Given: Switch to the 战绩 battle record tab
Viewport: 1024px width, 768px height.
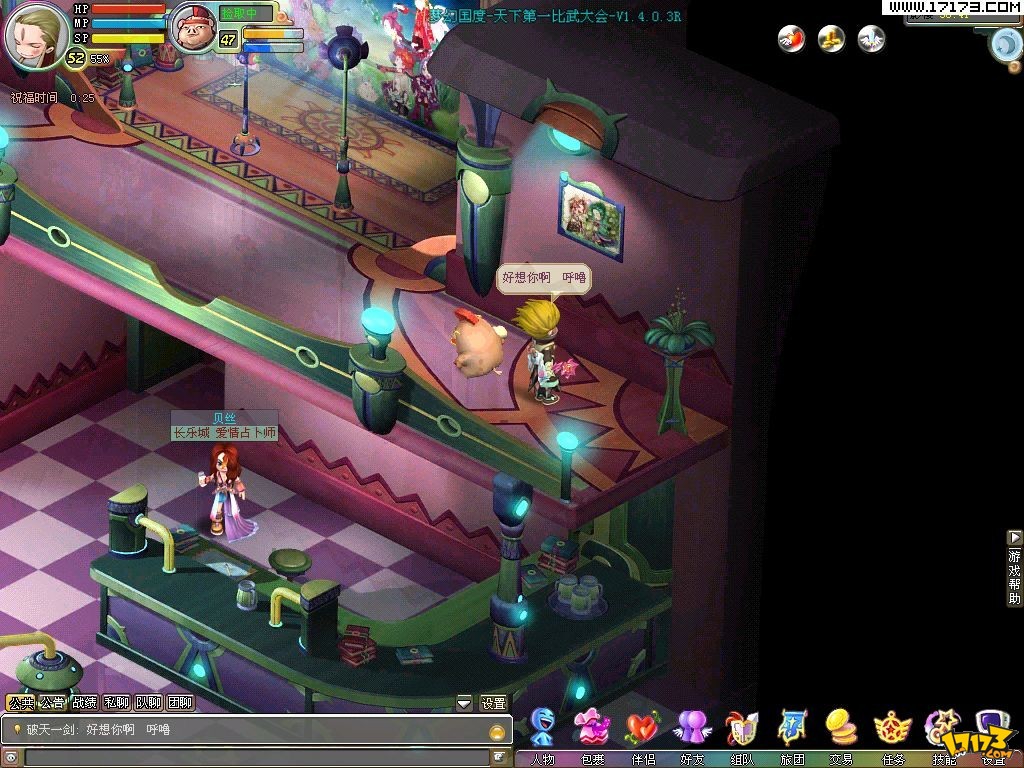Looking at the screenshot, I should (84, 703).
